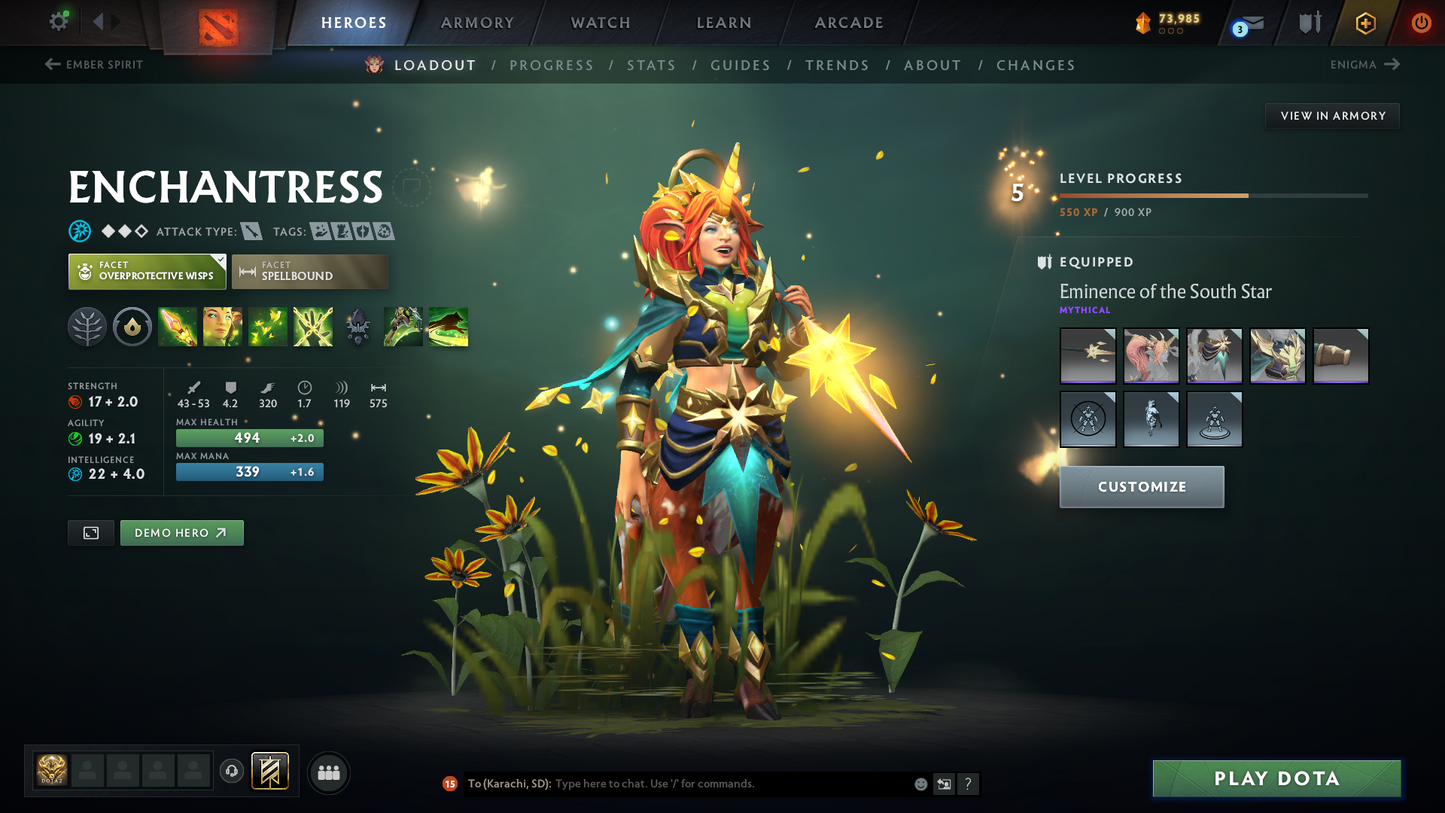This screenshot has width=1445, height=813.
Task: Click the Level Progress XP bar
Action: coord(1210,196)
